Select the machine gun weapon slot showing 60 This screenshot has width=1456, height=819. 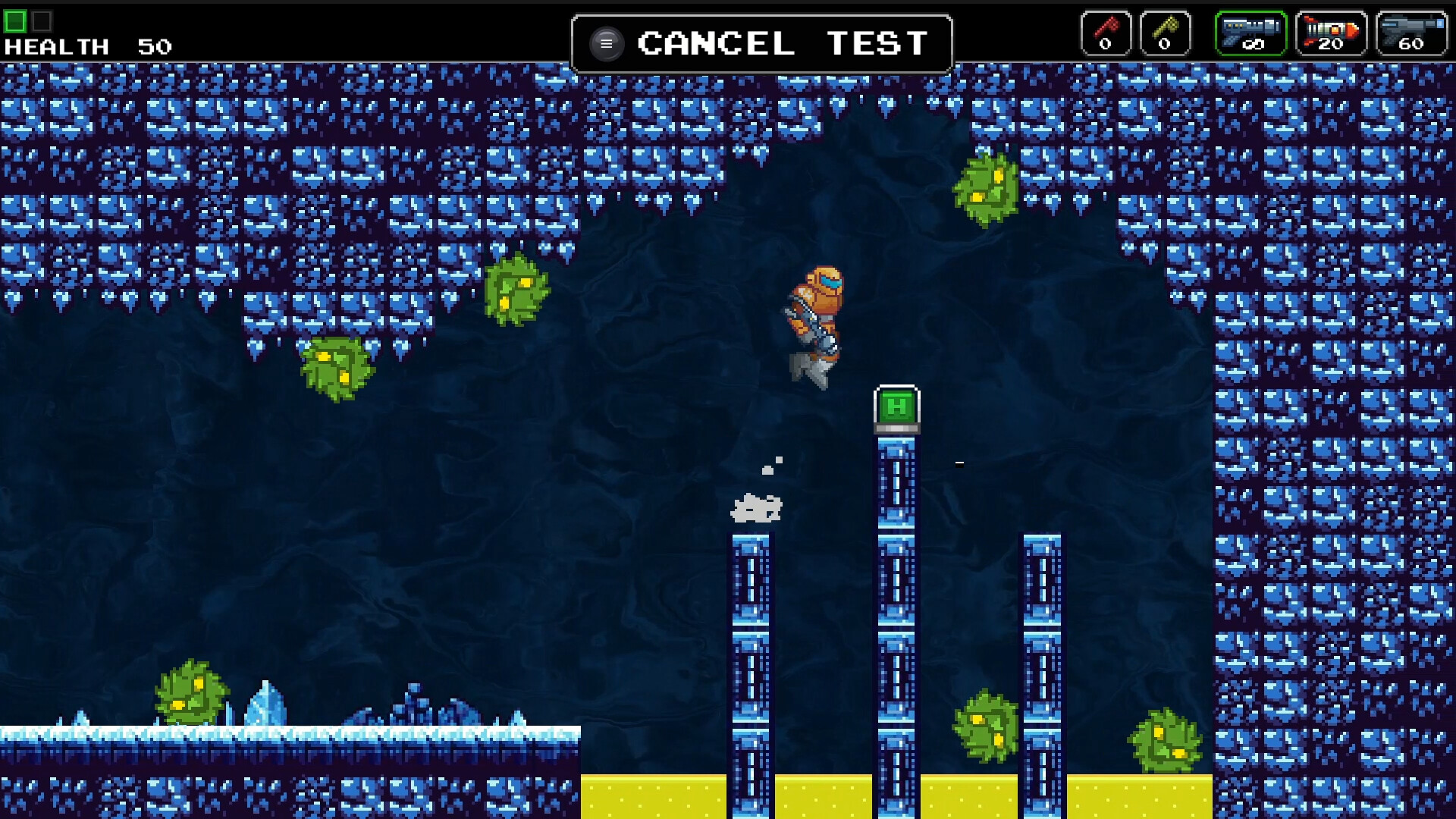click(x=1412, y=32)
